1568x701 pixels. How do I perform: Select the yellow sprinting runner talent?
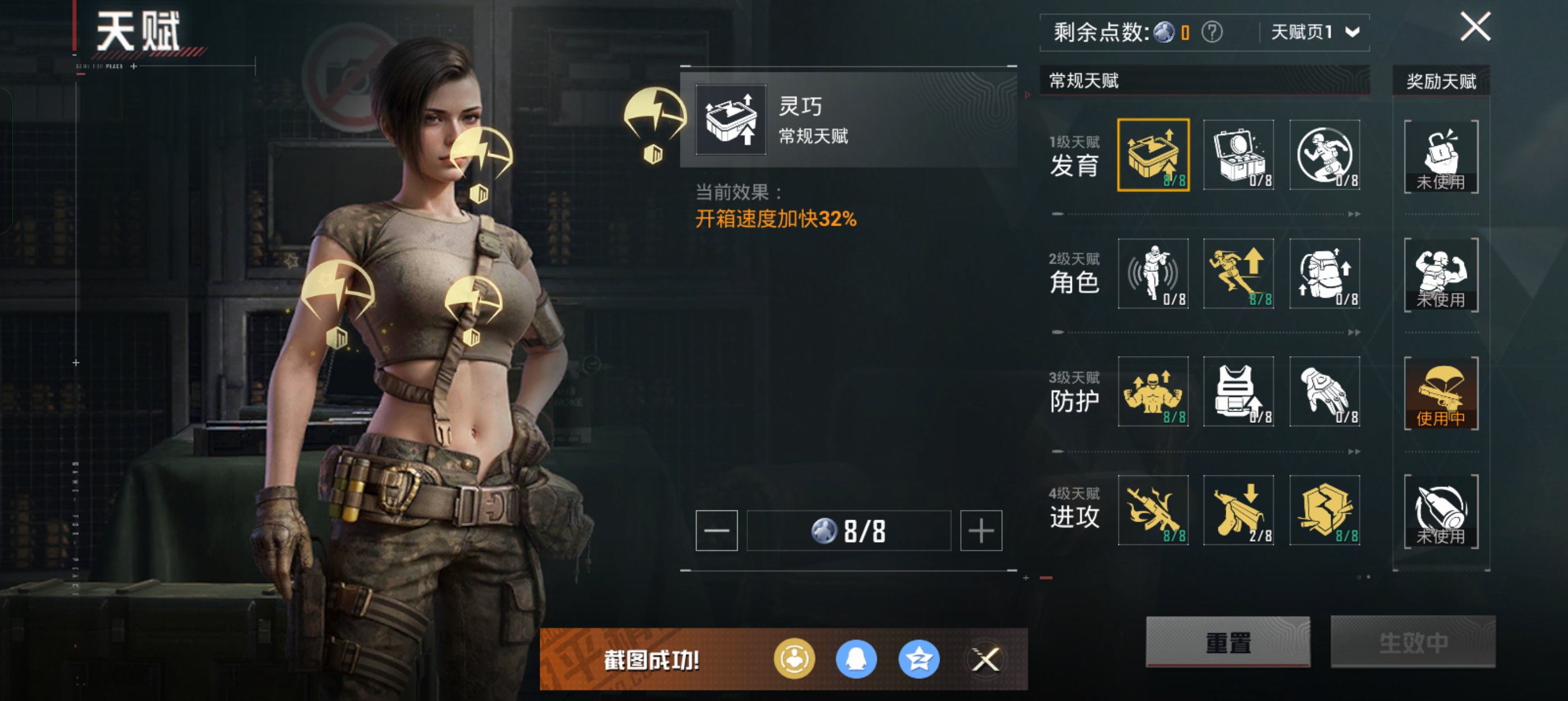1238,274
